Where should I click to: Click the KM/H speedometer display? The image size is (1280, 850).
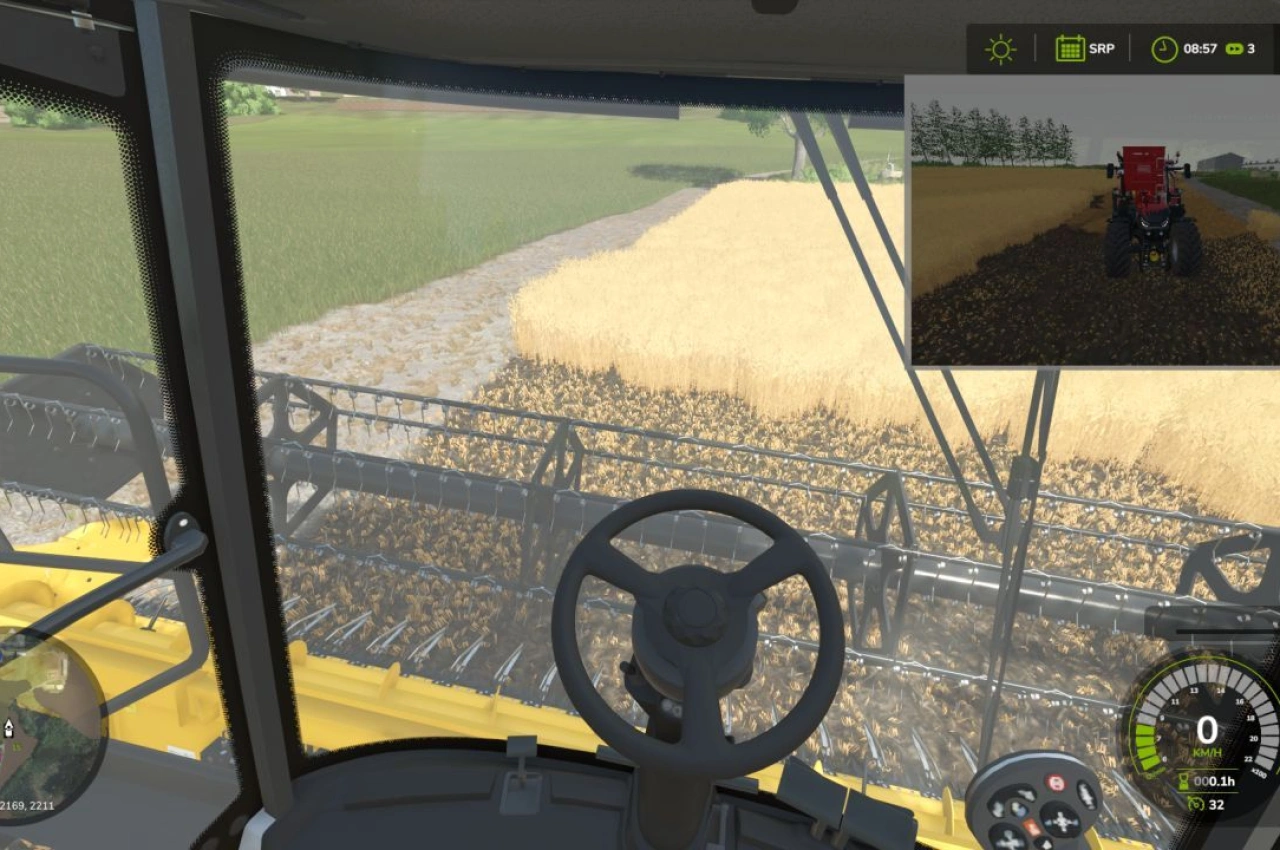click(x=1207, y=732)
